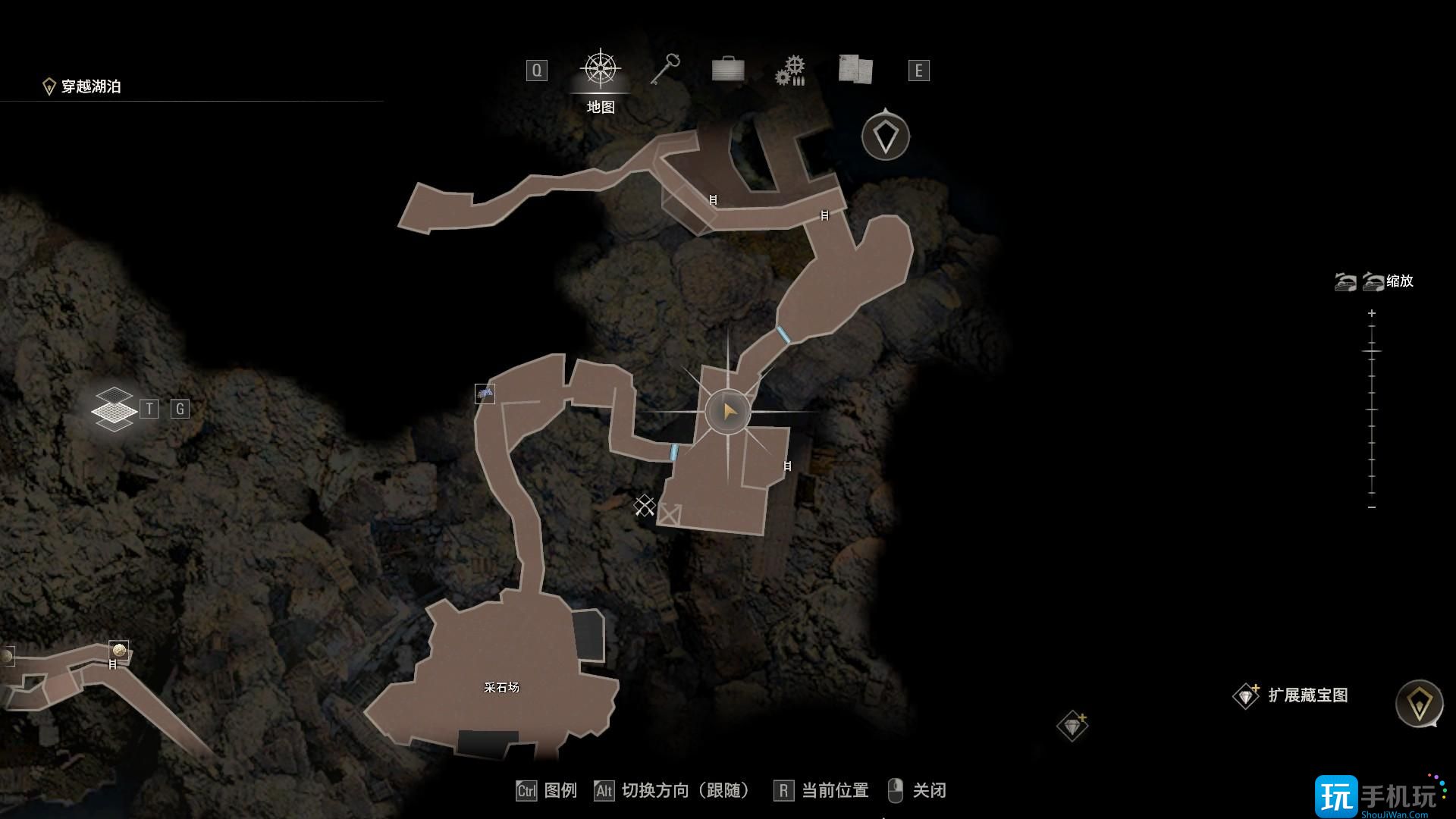The height and width of the screenshot is (819, 1456).
Task: Switch to the crafting gears tab
Action: (790, 71)
